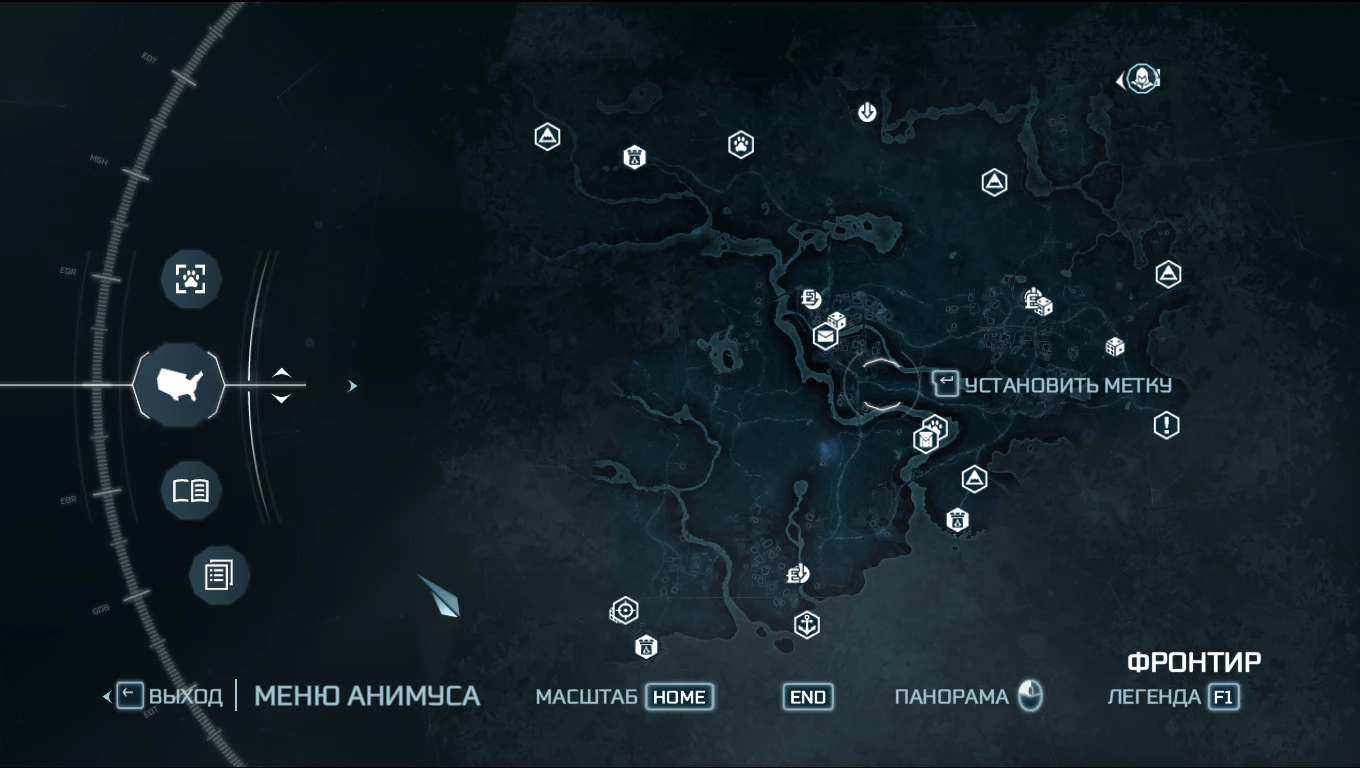
Task: Click the up chevron beside the map selector
Action: [282, 374]
